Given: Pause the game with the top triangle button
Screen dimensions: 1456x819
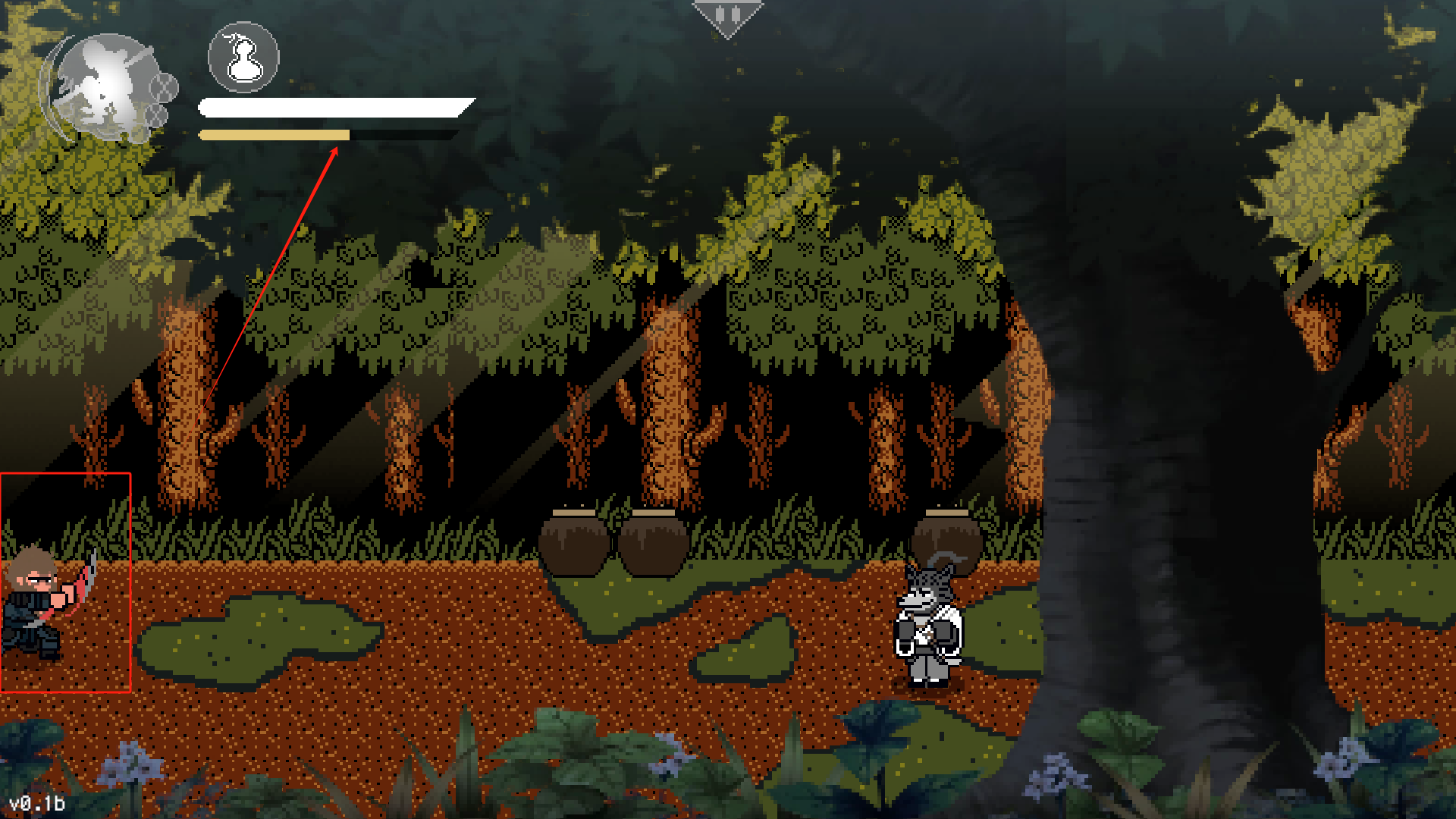Looking at the screenshot, I should tap(727, 17).
